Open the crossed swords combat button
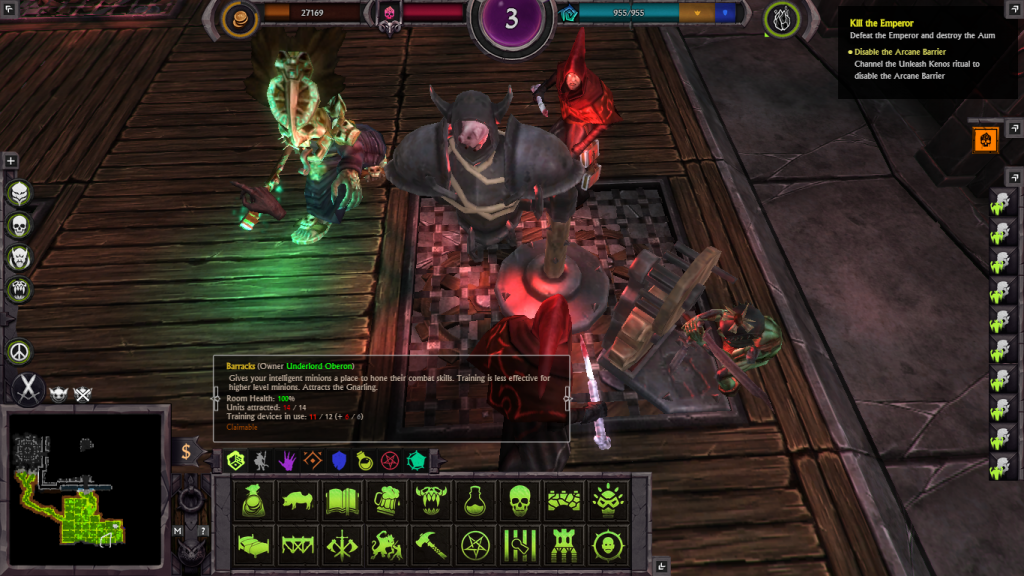 tap(27, 390)
